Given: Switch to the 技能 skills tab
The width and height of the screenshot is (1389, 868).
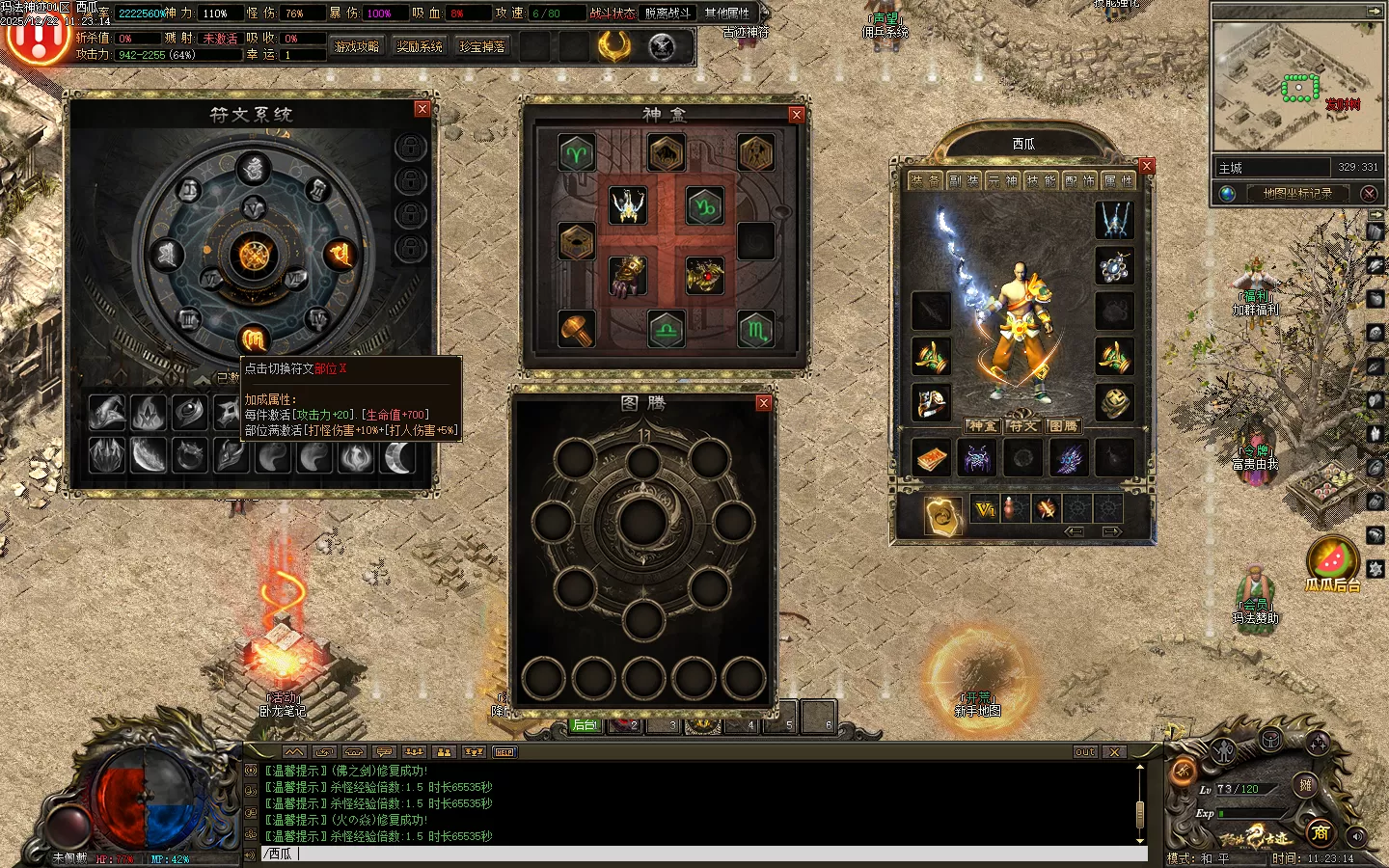Looking at the screenshot, I should point(1041,180).
